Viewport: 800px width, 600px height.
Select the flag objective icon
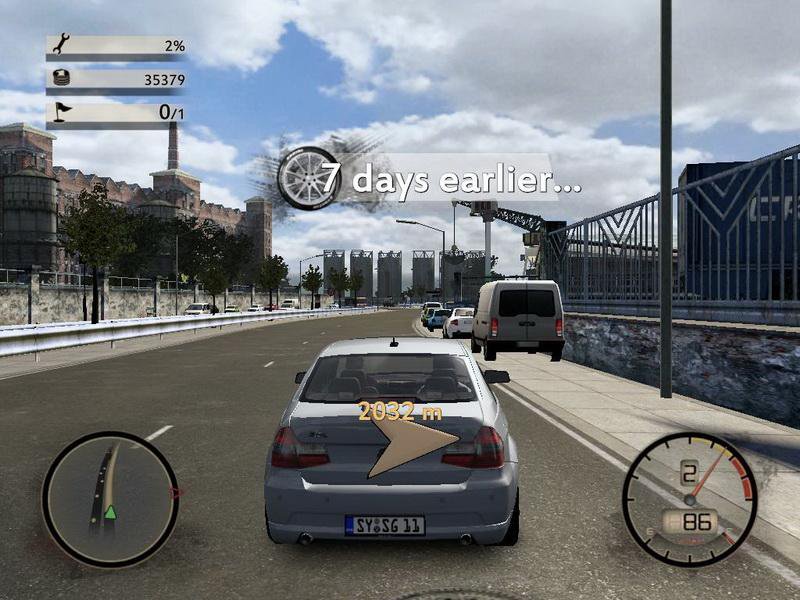(x=59, y=112)
